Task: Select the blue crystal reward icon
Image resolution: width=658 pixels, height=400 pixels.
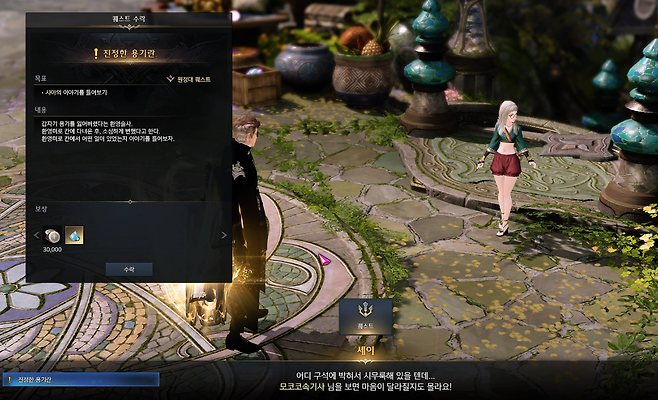Action: [74, 235]
